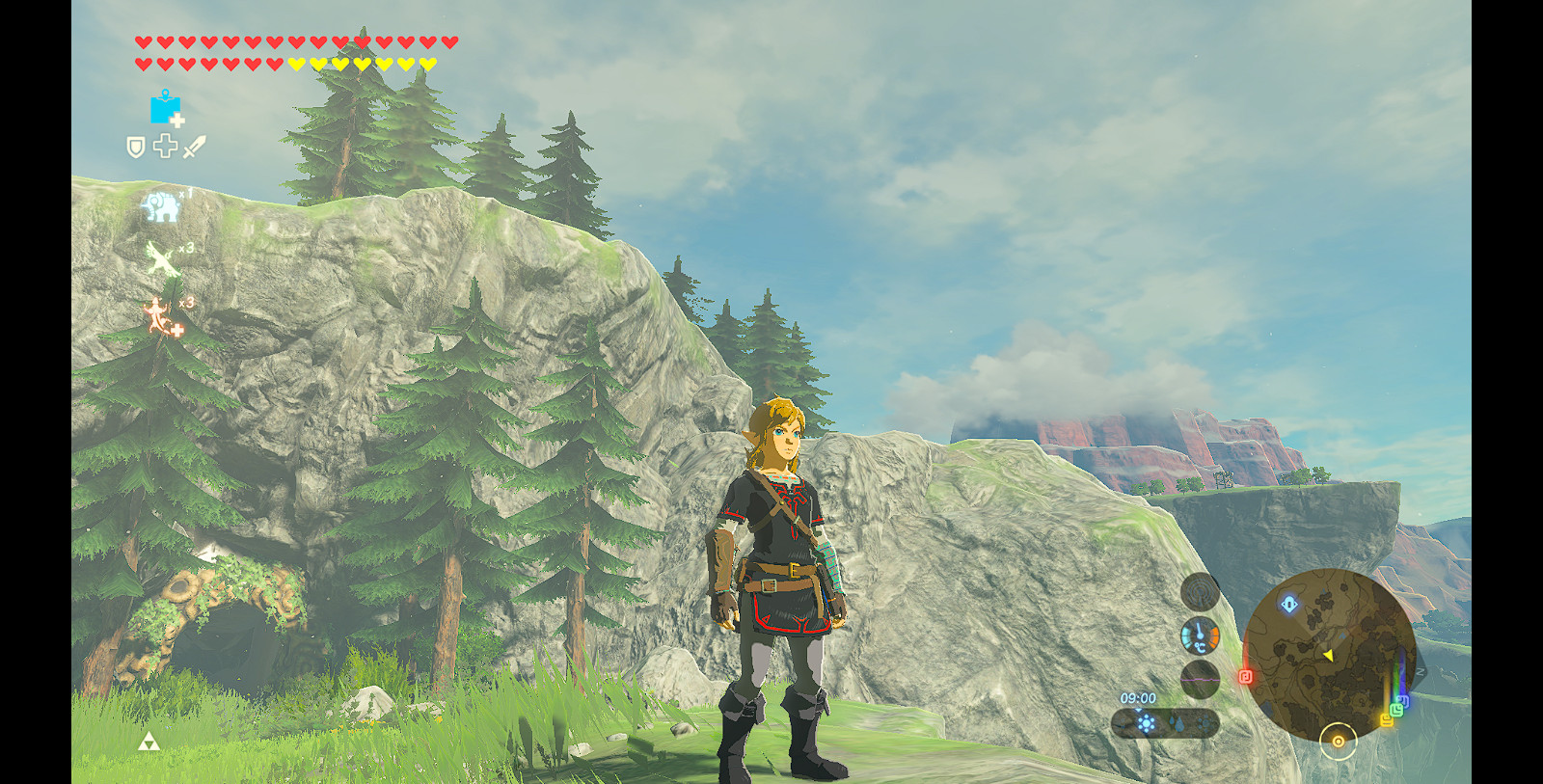Expand the blue shrine marker on the minimap

coord(1289,603)
